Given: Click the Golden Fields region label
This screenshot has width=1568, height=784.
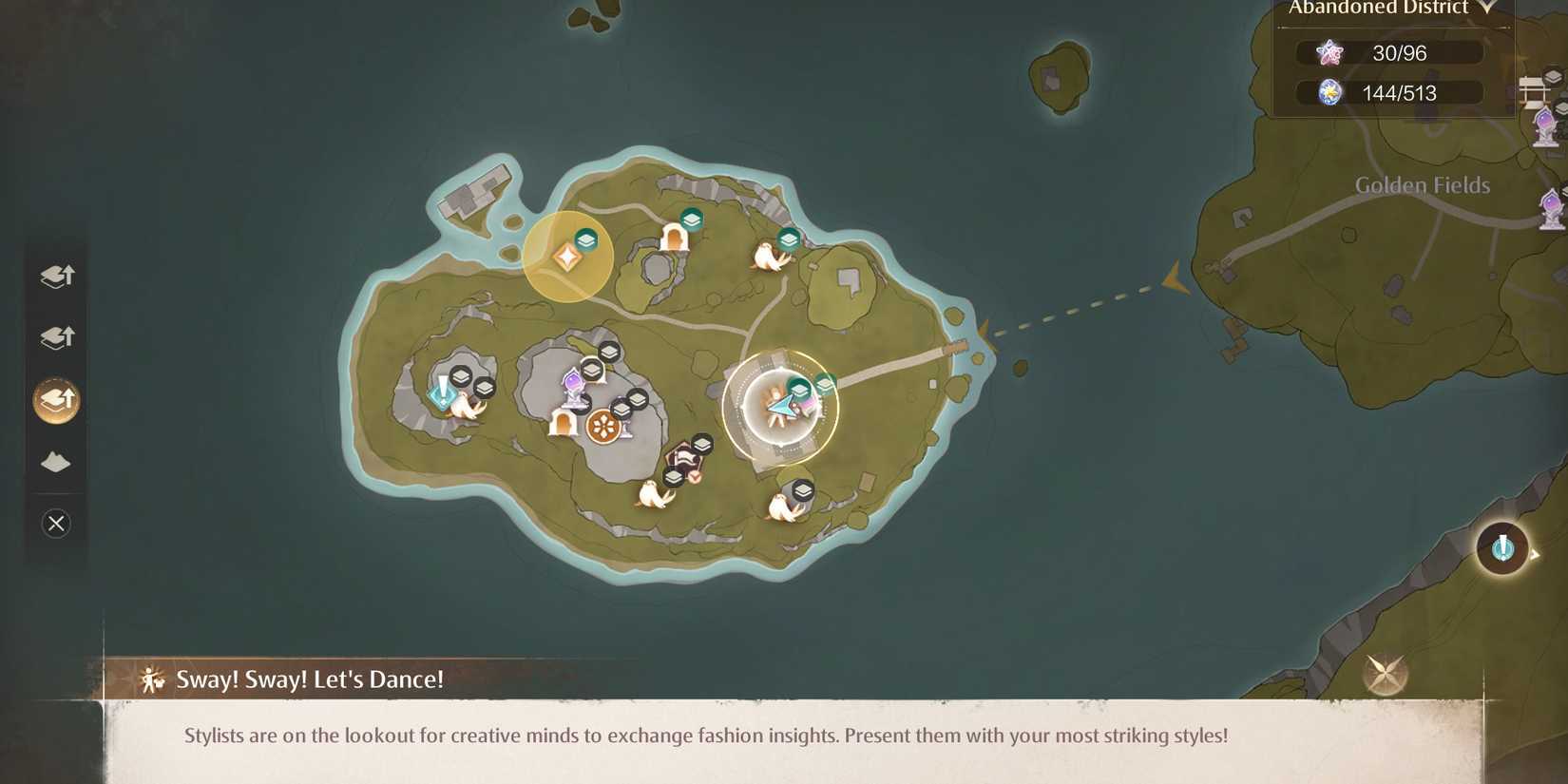Looking at the screenshot, I should click(1422, 184).
